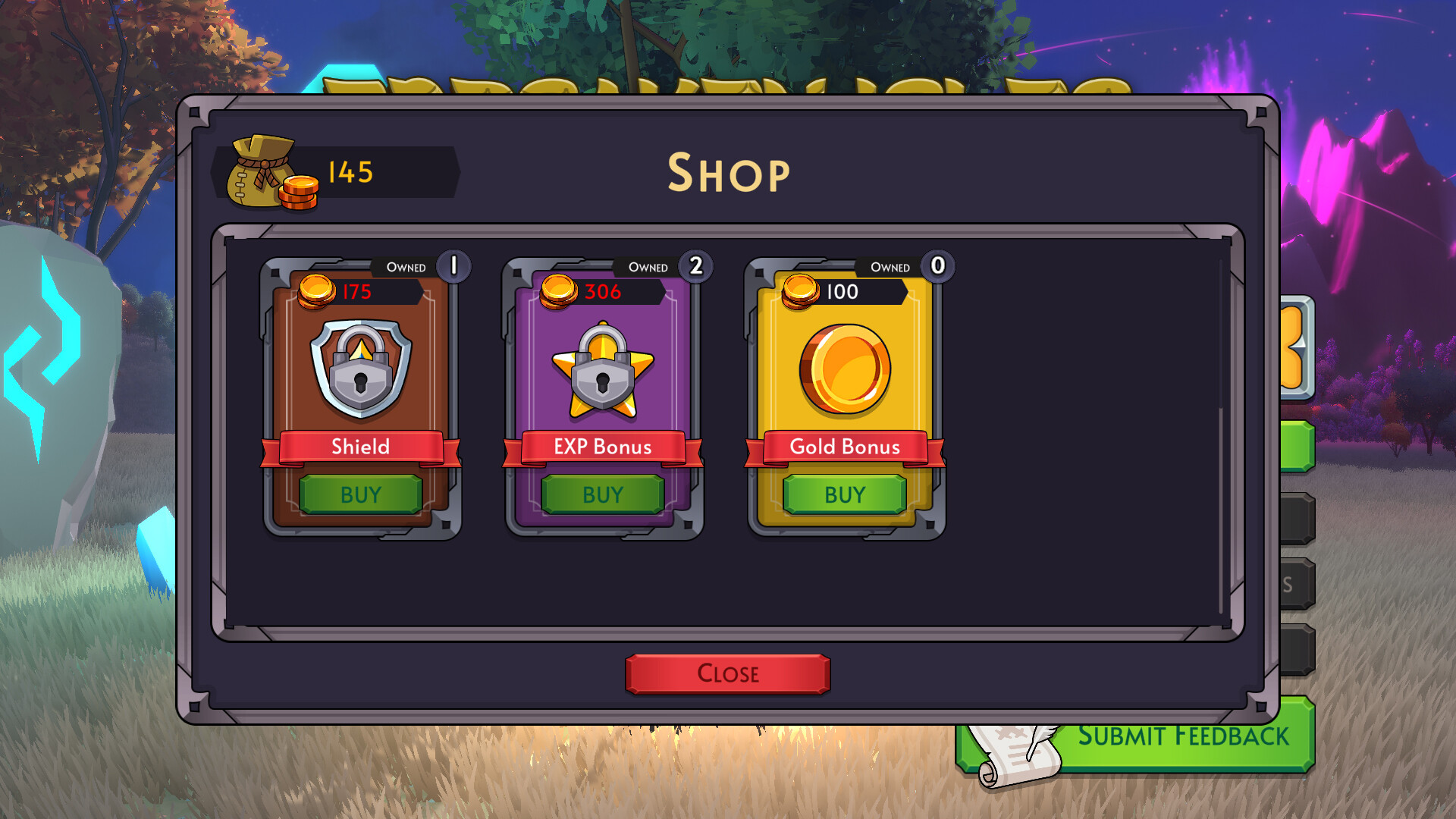Screen dimensions: 1456x819
Task: Click the Owned badge showing 1 on Shield
Action: coord(455,266)
